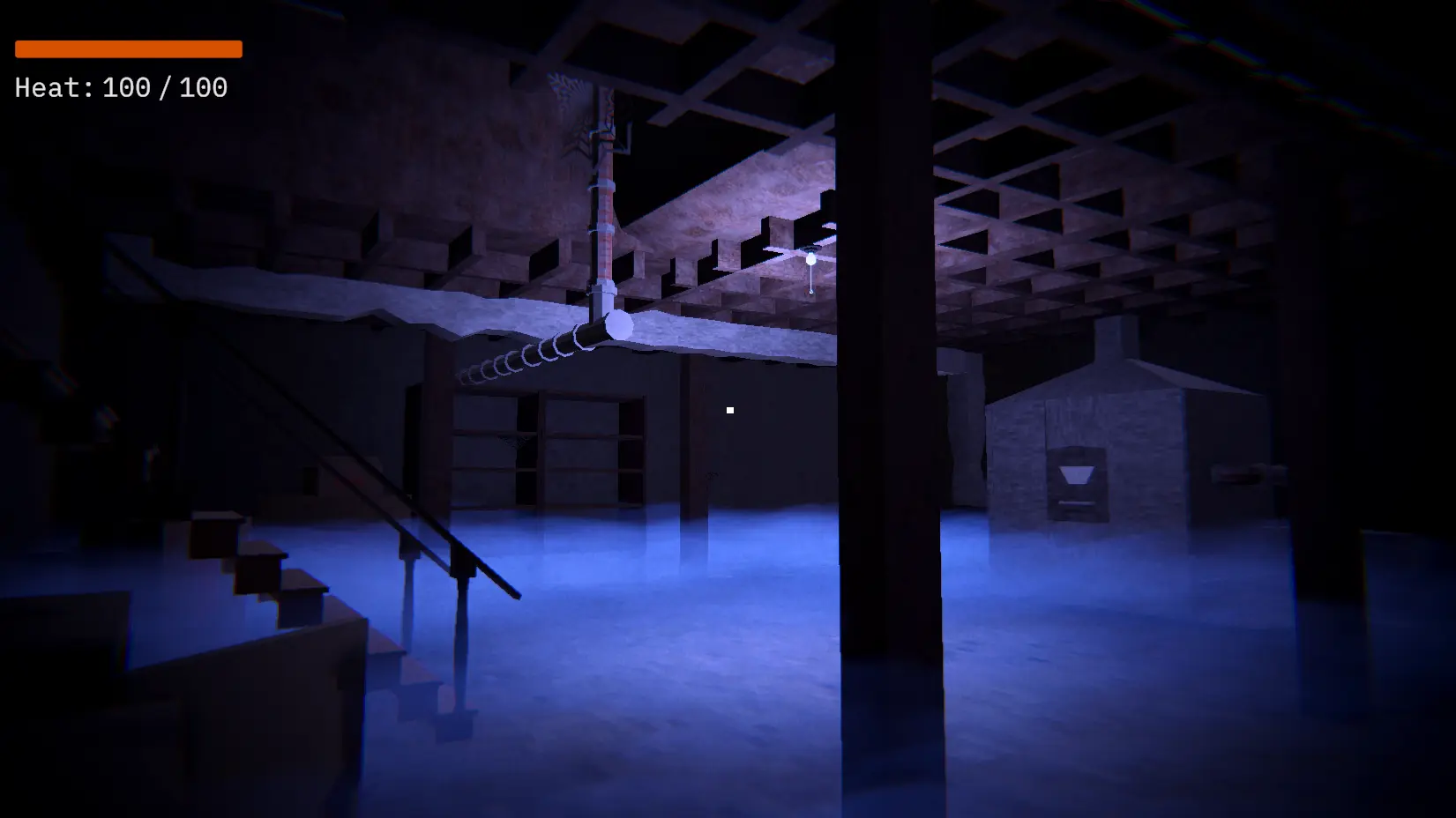Click the hanging light bulb
Image resolution: width=1456 pixels, height=818 pixels.
coord(810,259)
